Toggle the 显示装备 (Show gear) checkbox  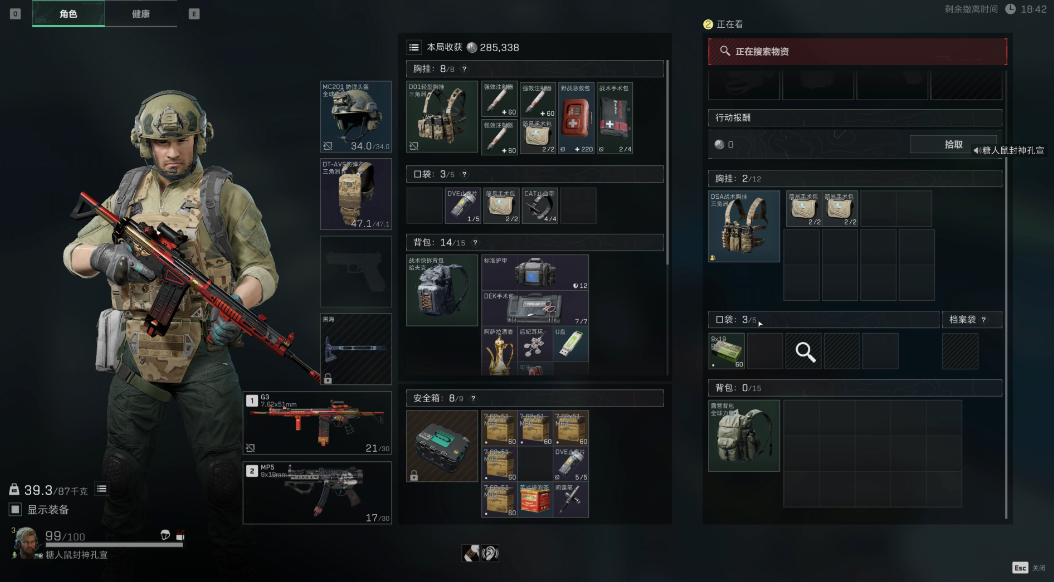pyautogui.click(x=15, y=510)
